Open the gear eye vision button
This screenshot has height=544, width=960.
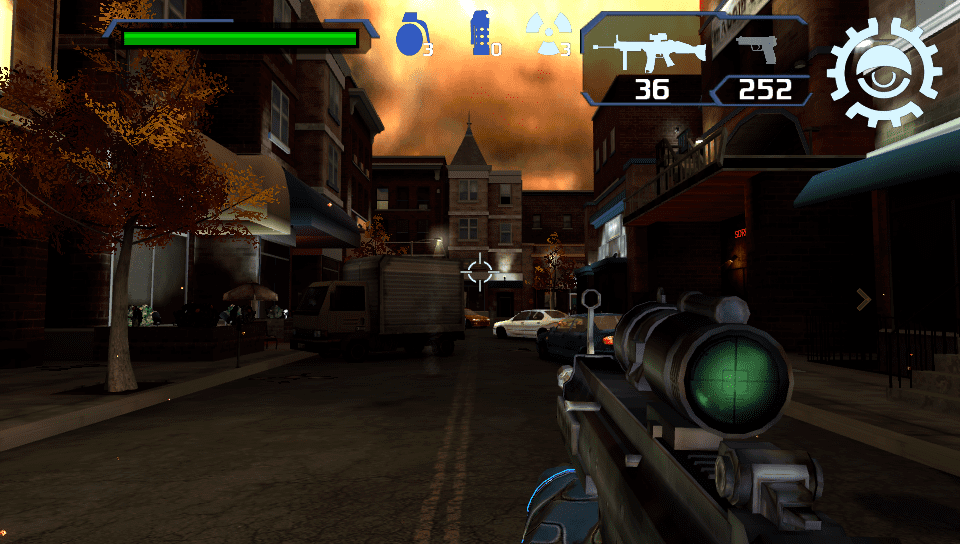[884, 70]
